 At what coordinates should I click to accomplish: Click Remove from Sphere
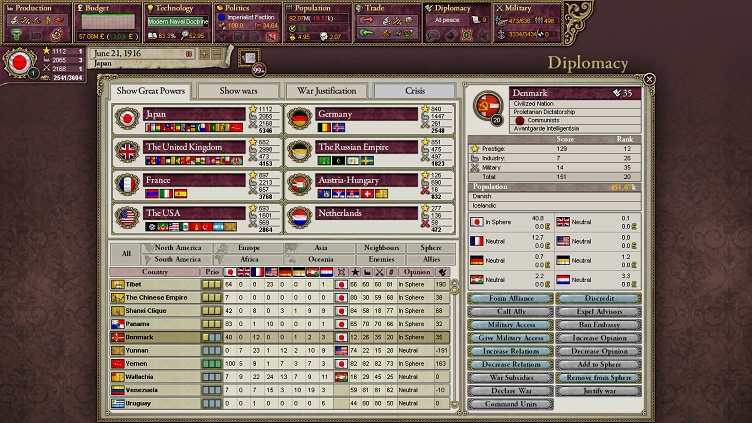(x=600, y=378)
